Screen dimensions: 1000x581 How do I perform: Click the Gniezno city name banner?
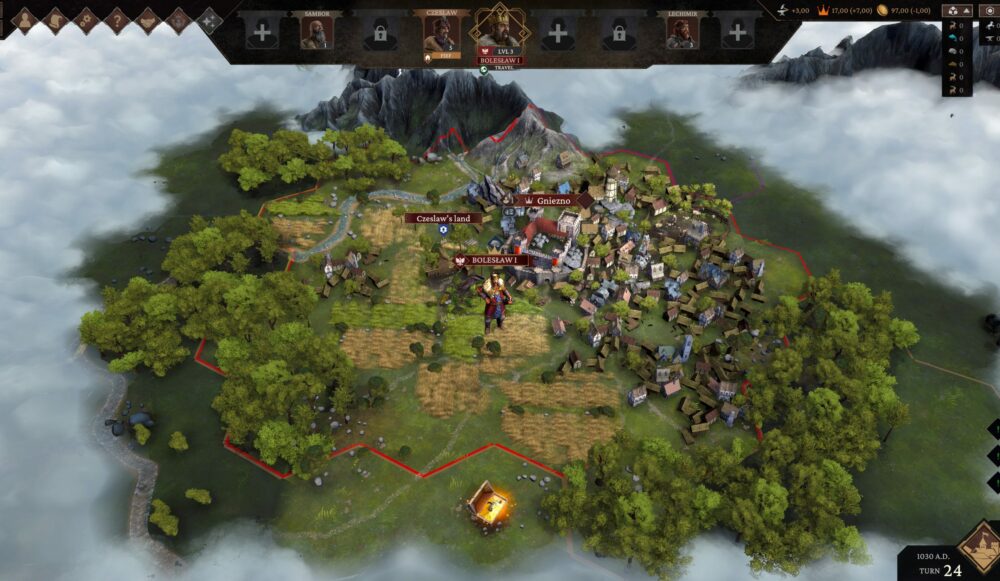coord(549,200)
